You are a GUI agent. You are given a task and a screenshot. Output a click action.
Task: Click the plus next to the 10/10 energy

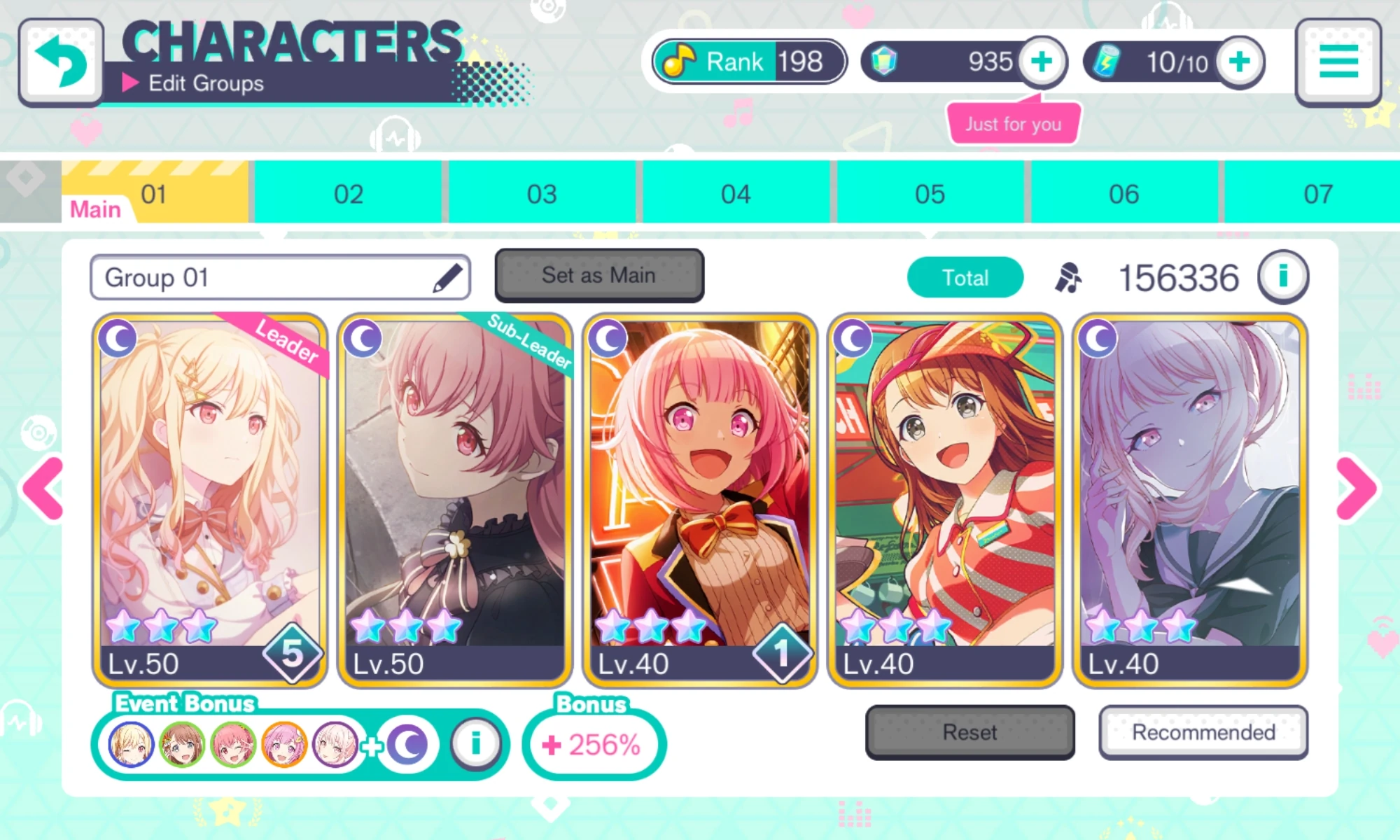1239,62
